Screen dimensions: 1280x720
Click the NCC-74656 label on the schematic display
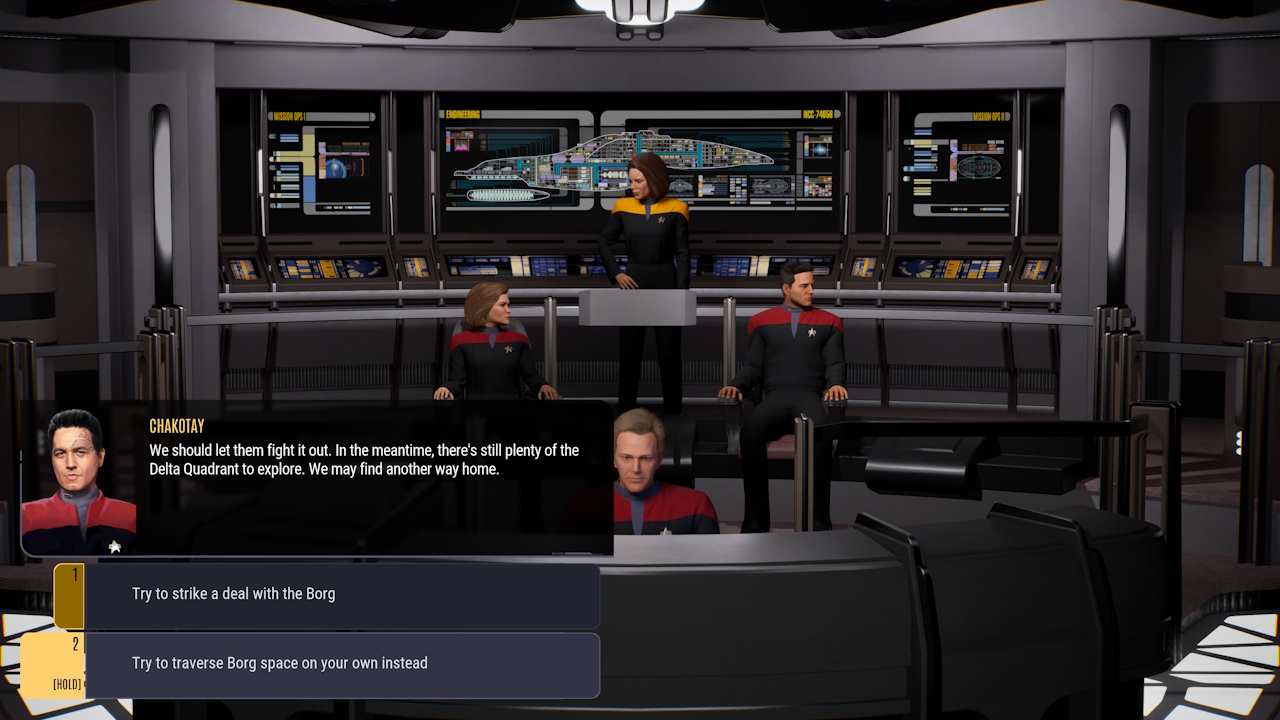click(x=818, y=113)
